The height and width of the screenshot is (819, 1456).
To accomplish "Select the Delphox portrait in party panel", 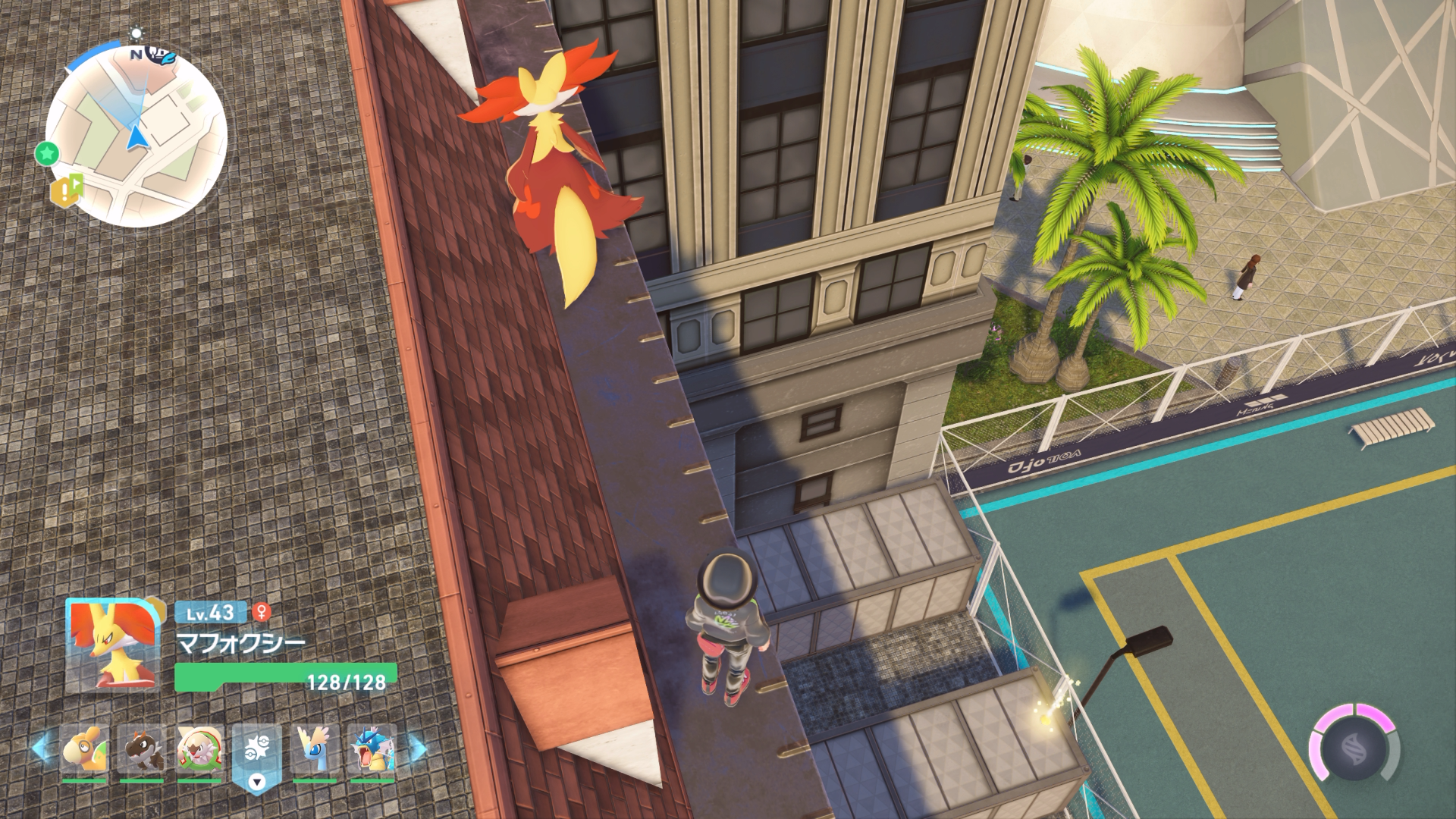I will (113, 645).
